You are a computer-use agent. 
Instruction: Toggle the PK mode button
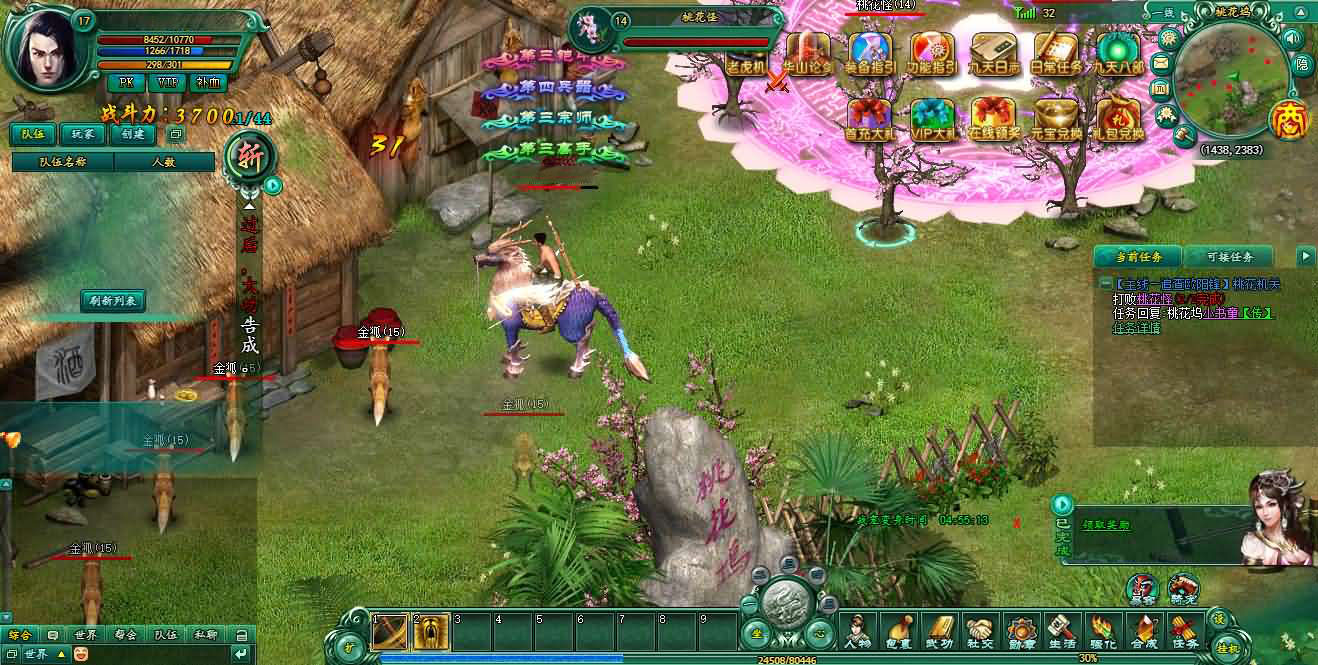[x=125, y=82]
